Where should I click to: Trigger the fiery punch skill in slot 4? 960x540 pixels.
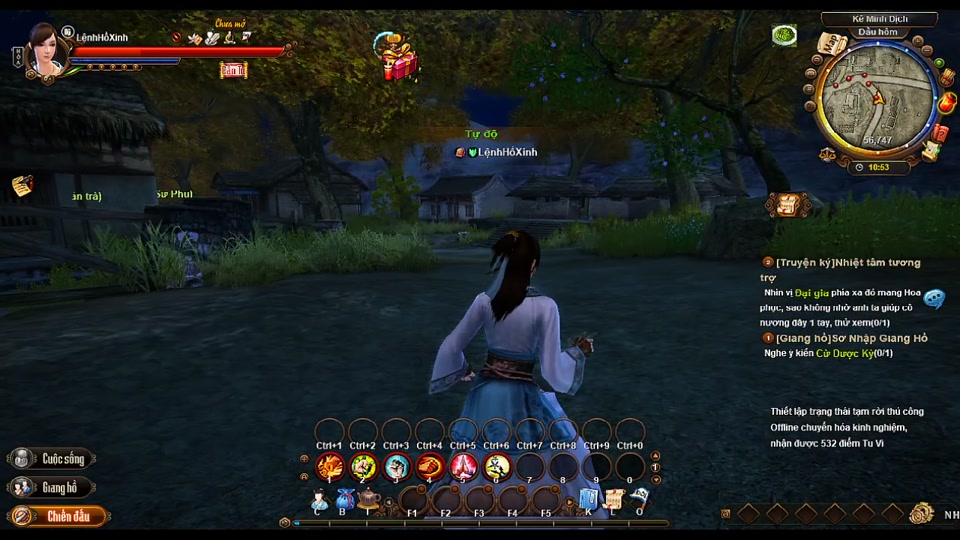(x=430, y=466)
